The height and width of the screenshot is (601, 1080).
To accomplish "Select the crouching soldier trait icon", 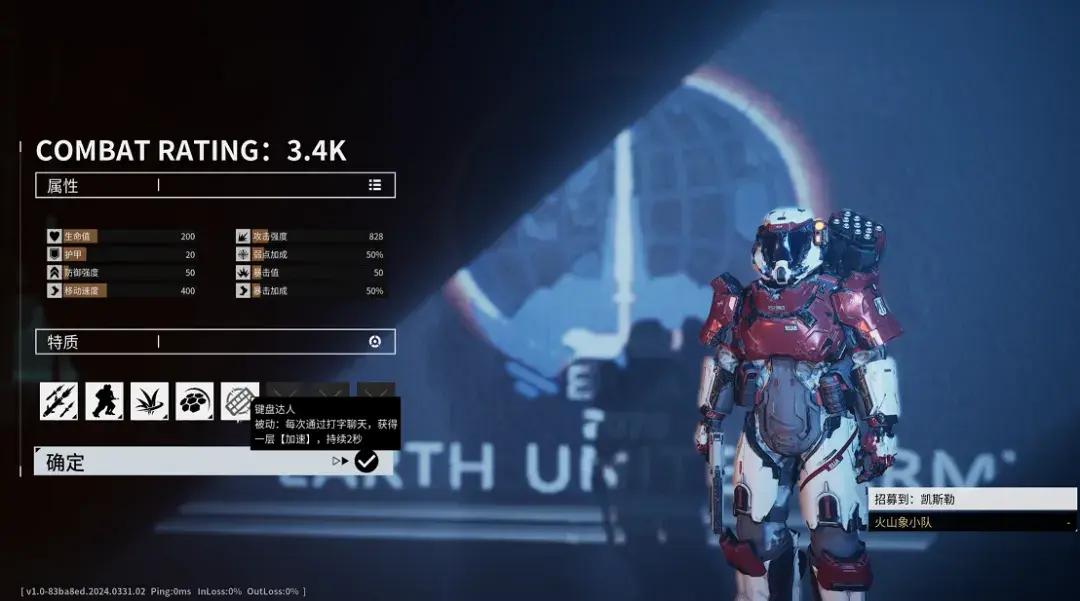I will (x=104, y=401).
